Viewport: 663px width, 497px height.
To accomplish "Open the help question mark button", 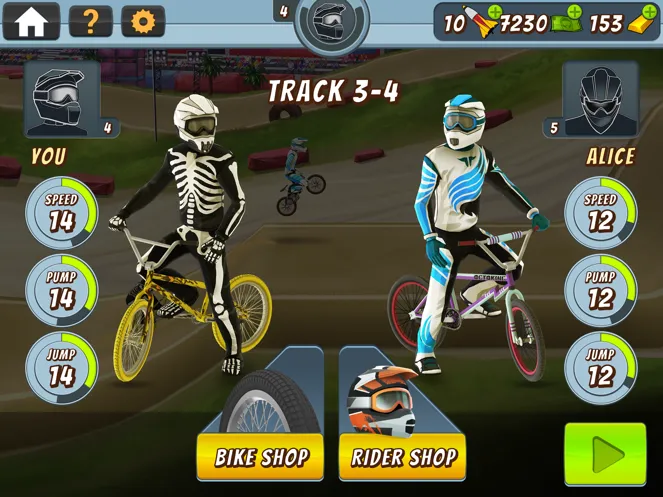I will point(90,21).
